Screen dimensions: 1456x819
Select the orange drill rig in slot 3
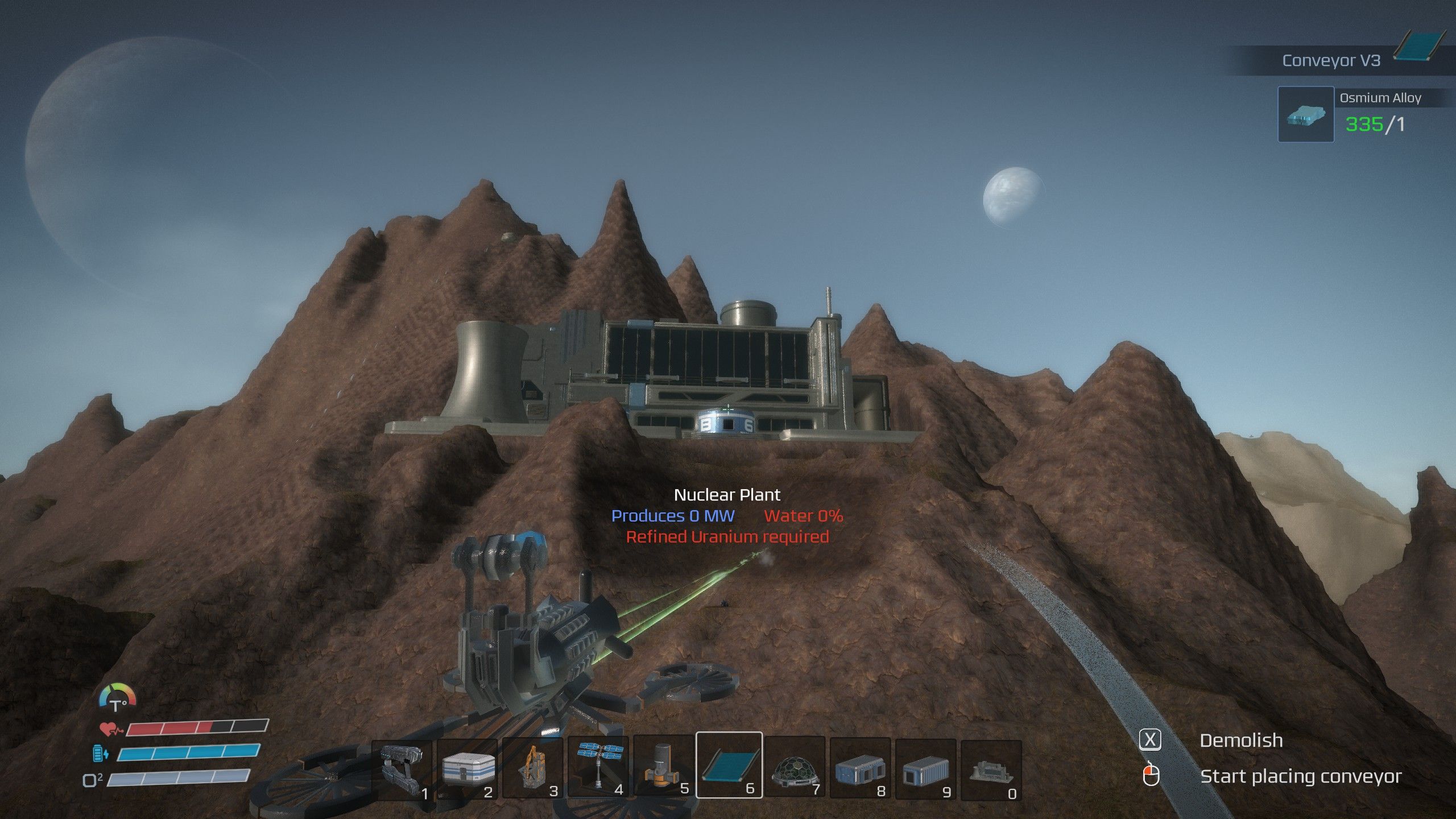(533, 766)
